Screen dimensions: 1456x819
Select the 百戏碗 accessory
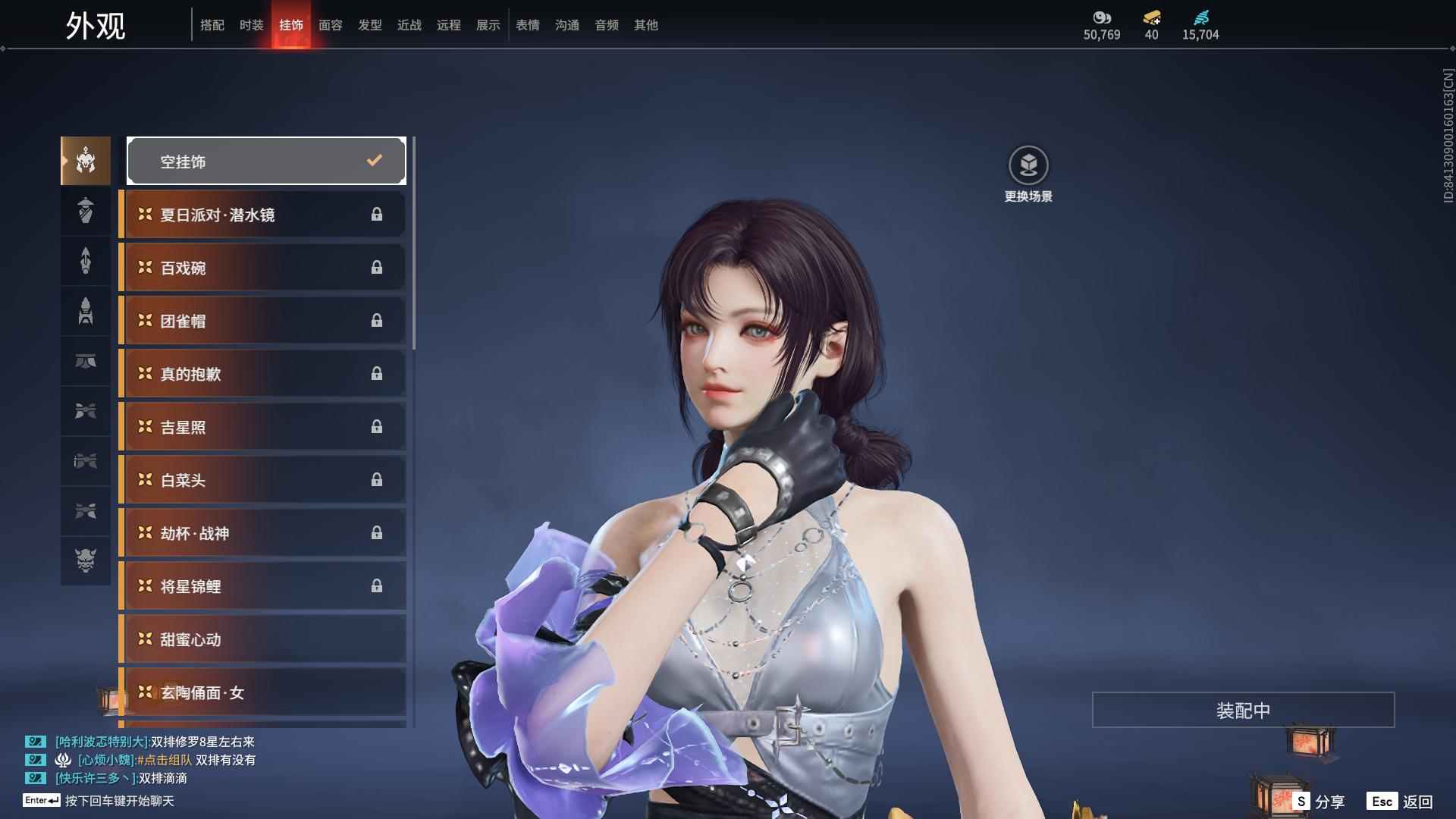point(263,268)
